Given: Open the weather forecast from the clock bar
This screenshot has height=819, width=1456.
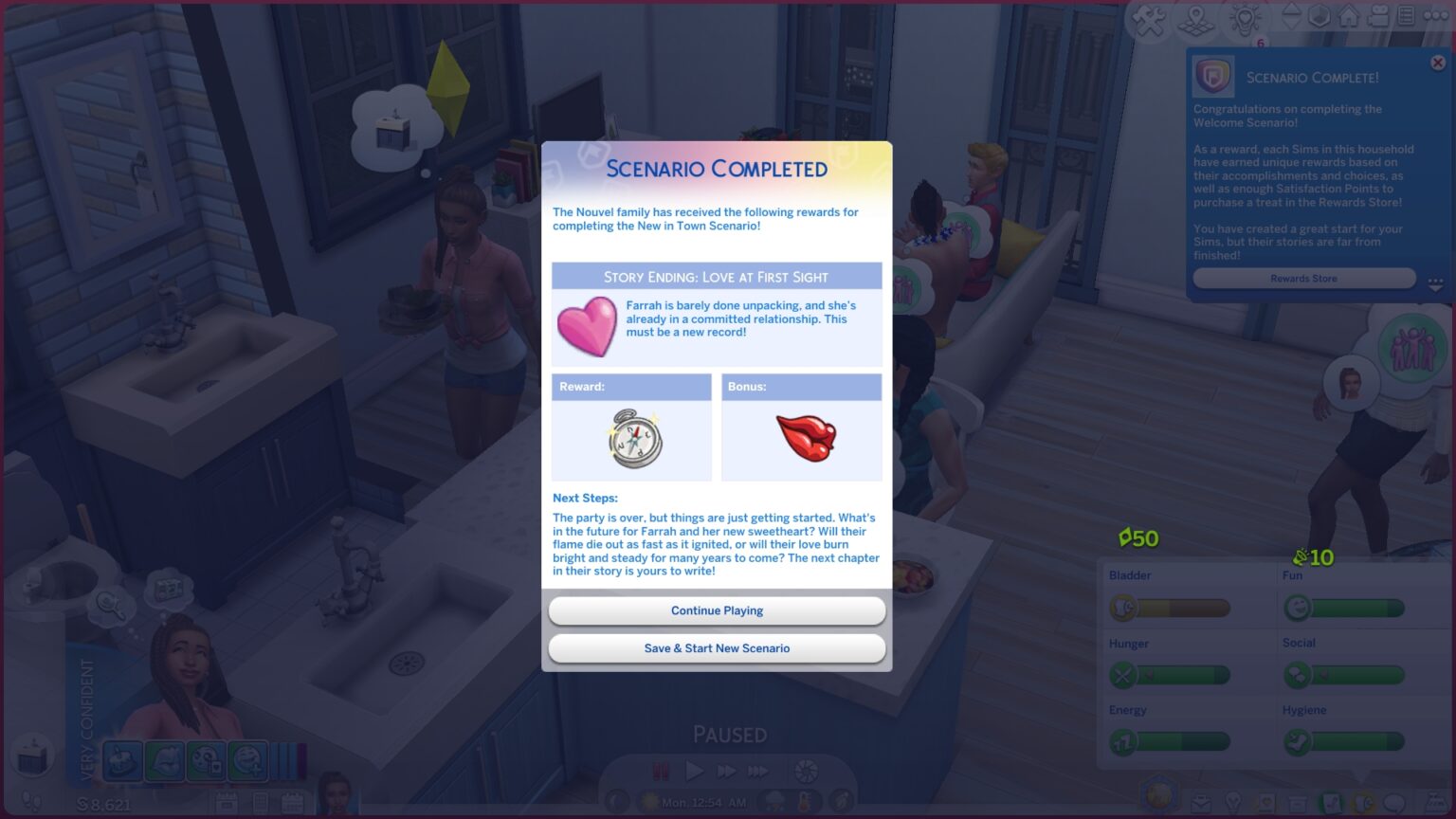Looking at the screenshot, I should (x=775, y=801).
